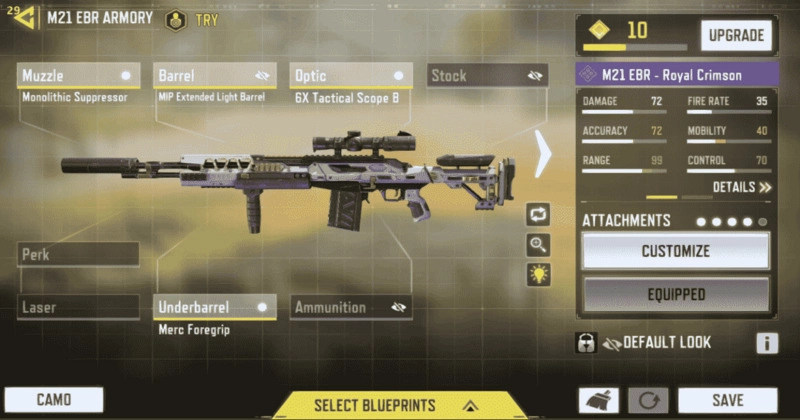Screen dimensions: 800x420
Task: Select the Perk attachment slot
Action: click(x=78, y=255)
